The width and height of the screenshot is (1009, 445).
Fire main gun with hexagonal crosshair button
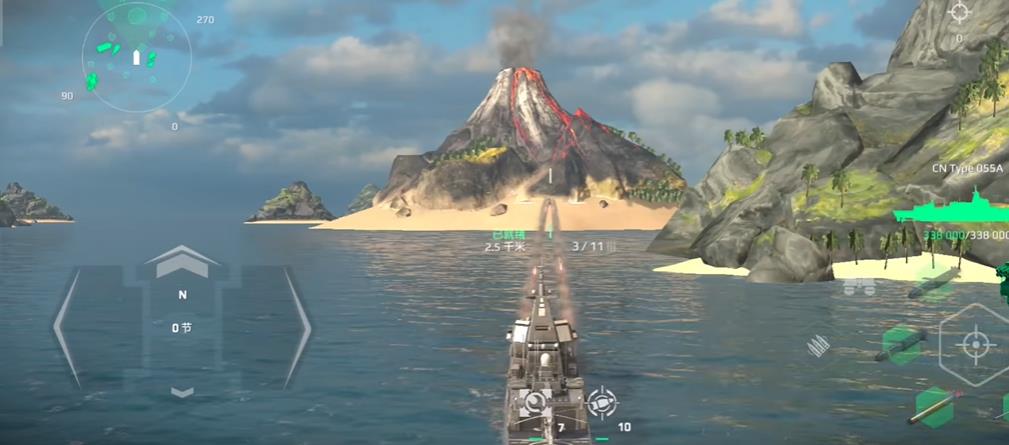tap(974, 345)
